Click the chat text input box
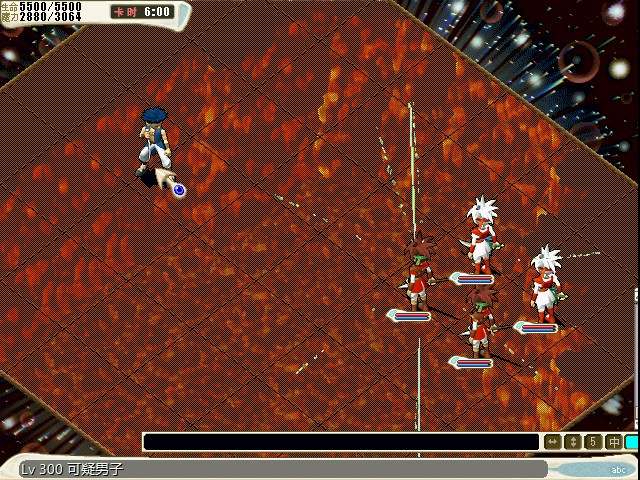This screenshot has width=640, height=480. [x=341, y=441]
